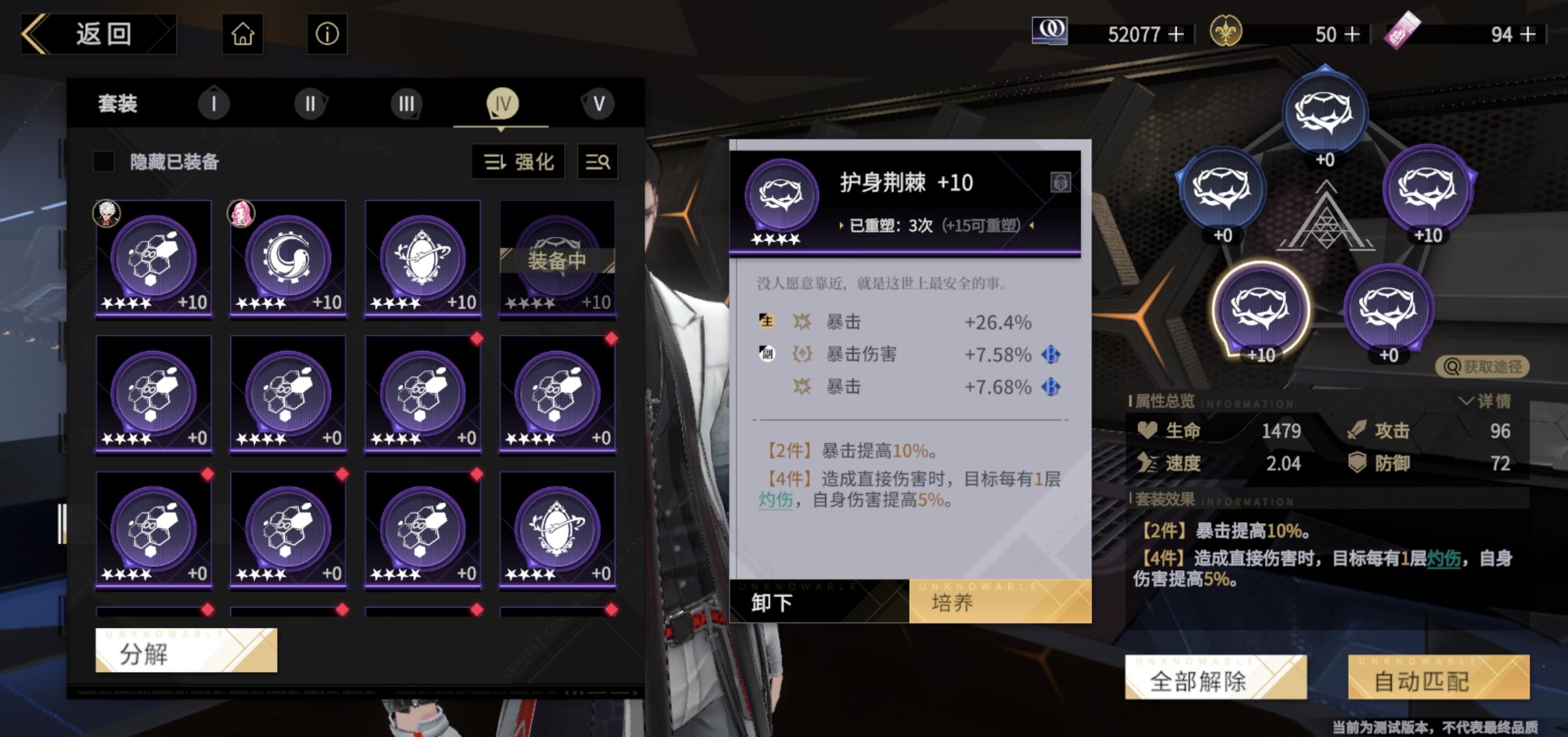The image size is (1568, 737).
Task: Show the info help icon
Action: [x=327, y=34]
